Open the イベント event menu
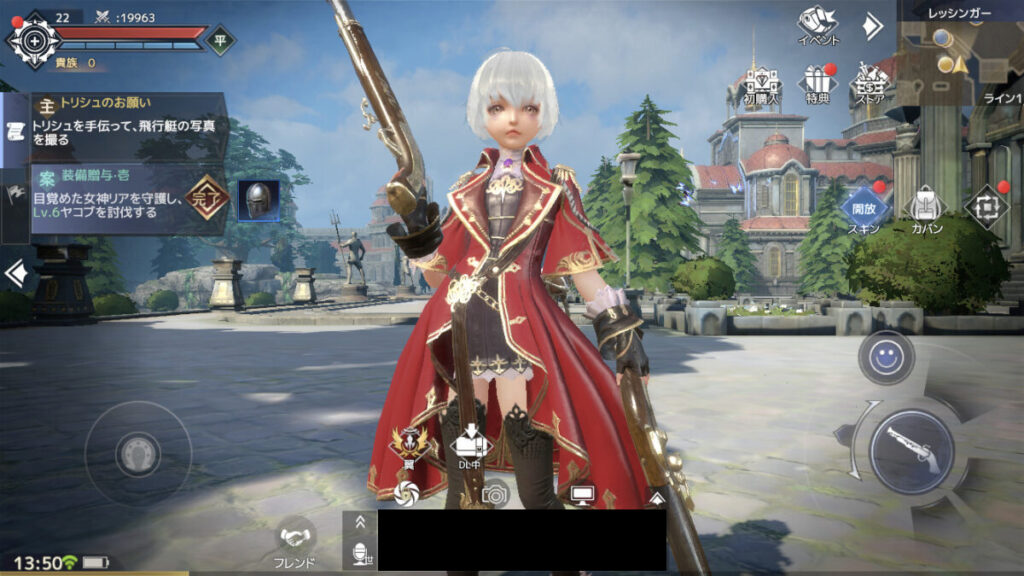The height and width of the screenshot is (576, 1024). tap(817, 22)
